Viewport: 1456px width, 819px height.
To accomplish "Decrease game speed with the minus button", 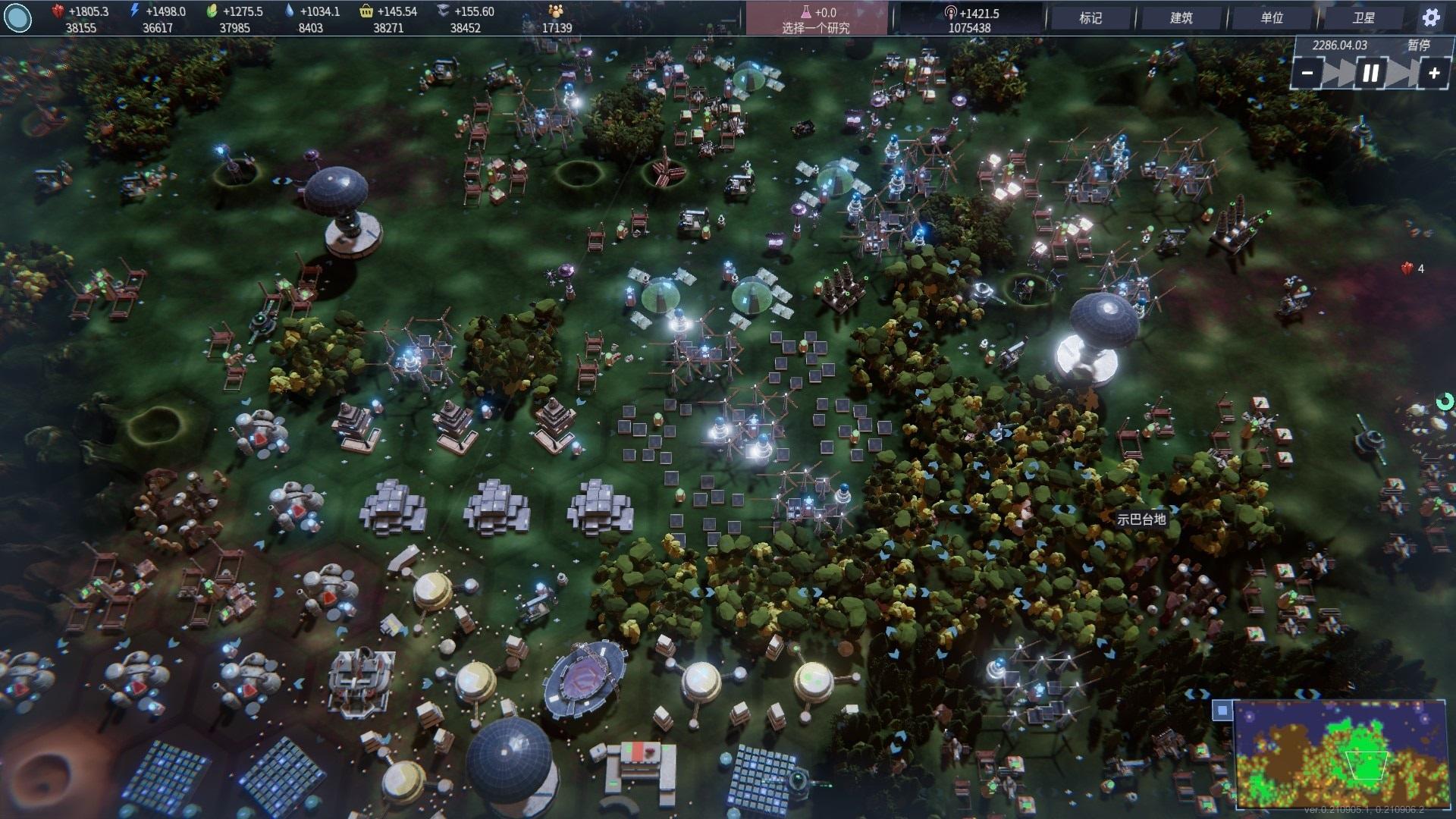I will [x=1307, y=74].
